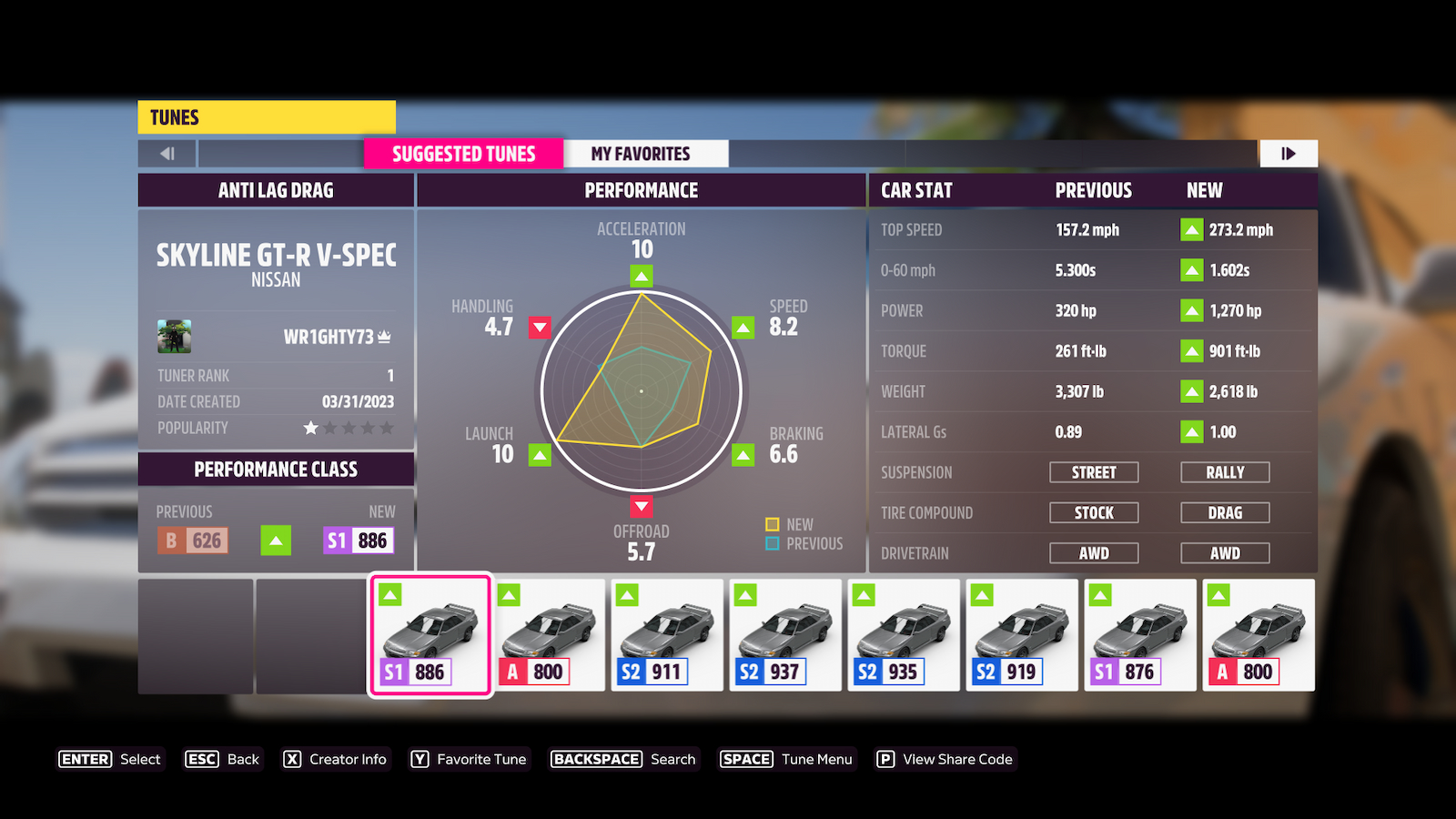1456x819 pixels.
Task: Click the green up arrow on Top Speed
Action: (x=1193, y=229)
